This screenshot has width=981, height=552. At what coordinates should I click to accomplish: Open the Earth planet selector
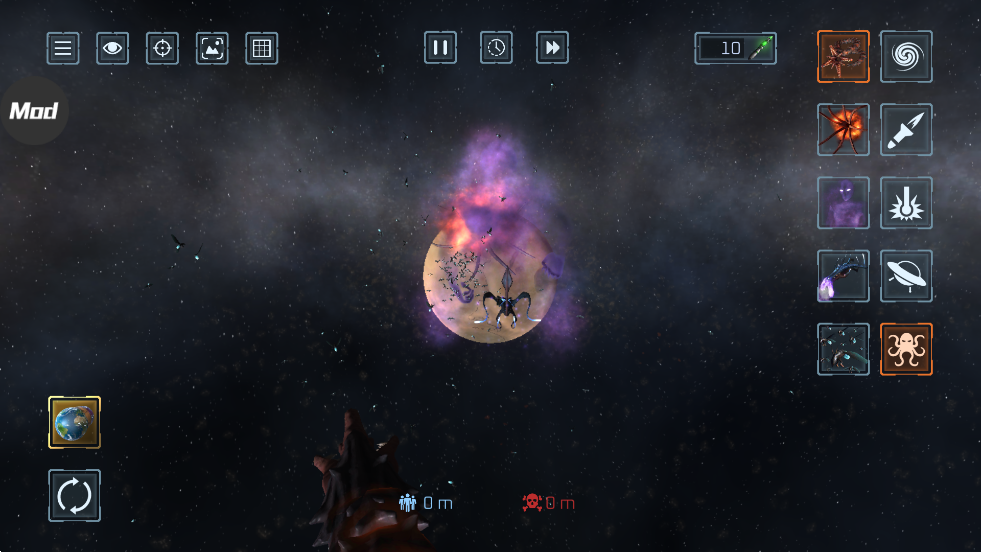pyautogui.click(x=75, y=422)
